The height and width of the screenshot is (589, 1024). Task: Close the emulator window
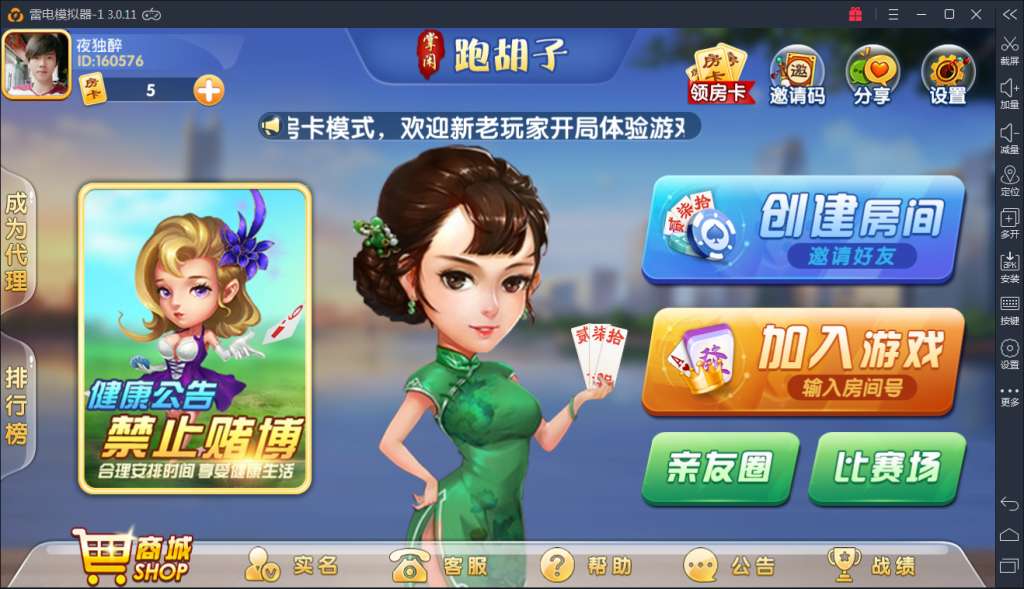[975, 14]
